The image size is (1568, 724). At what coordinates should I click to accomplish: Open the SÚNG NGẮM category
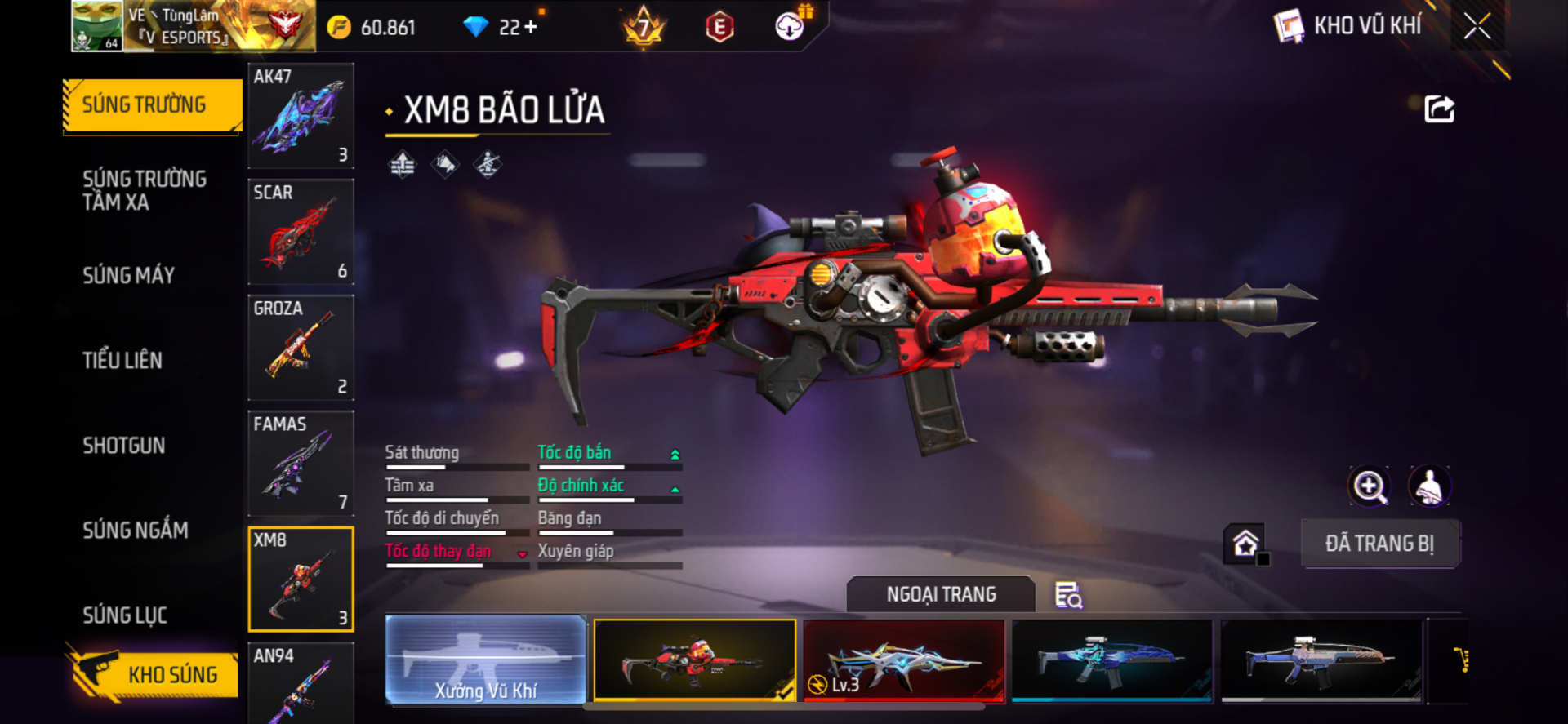click(x=136, y=530)
